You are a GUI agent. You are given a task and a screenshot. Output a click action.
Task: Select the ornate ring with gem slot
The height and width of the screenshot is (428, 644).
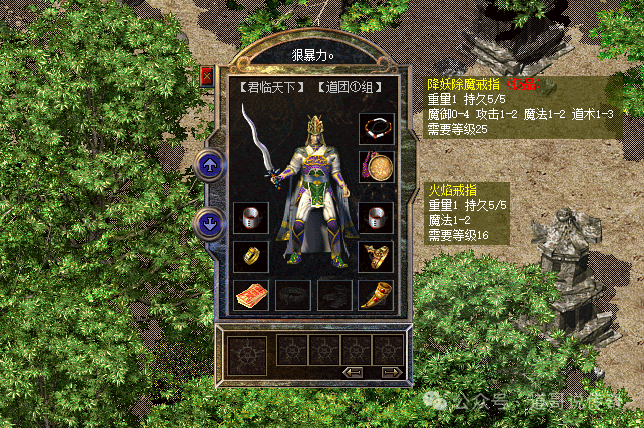click(376, 256)
